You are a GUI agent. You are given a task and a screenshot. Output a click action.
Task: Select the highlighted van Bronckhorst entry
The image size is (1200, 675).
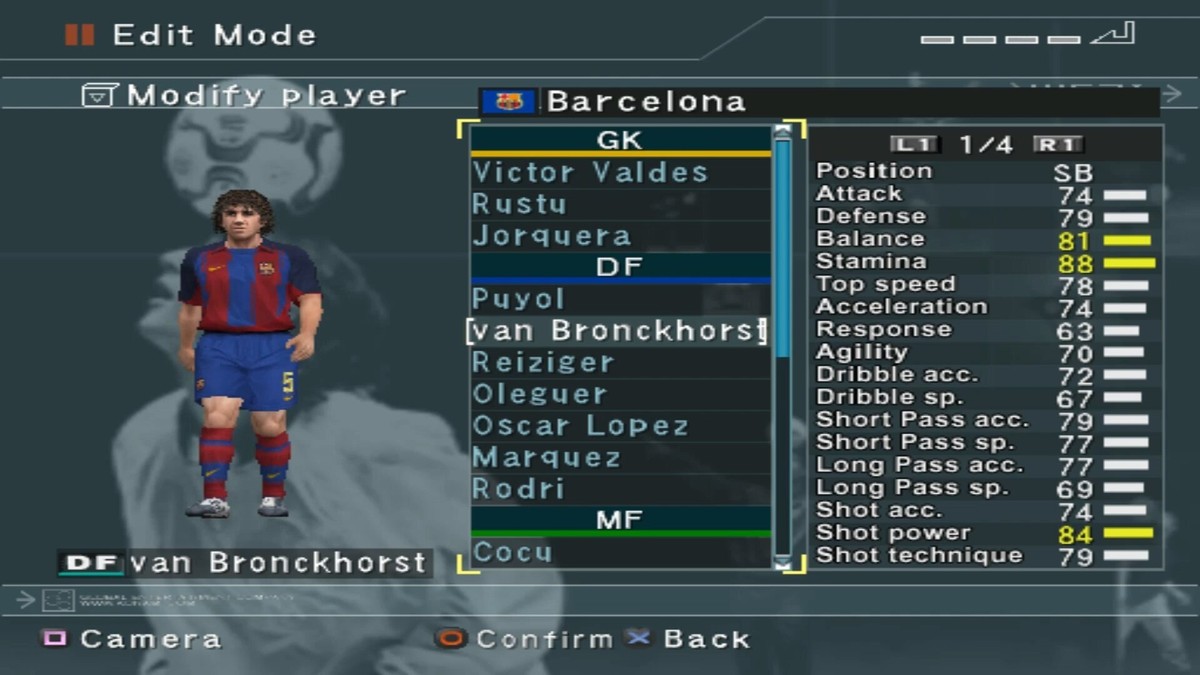pyautogui.click(x=616, y=331)
